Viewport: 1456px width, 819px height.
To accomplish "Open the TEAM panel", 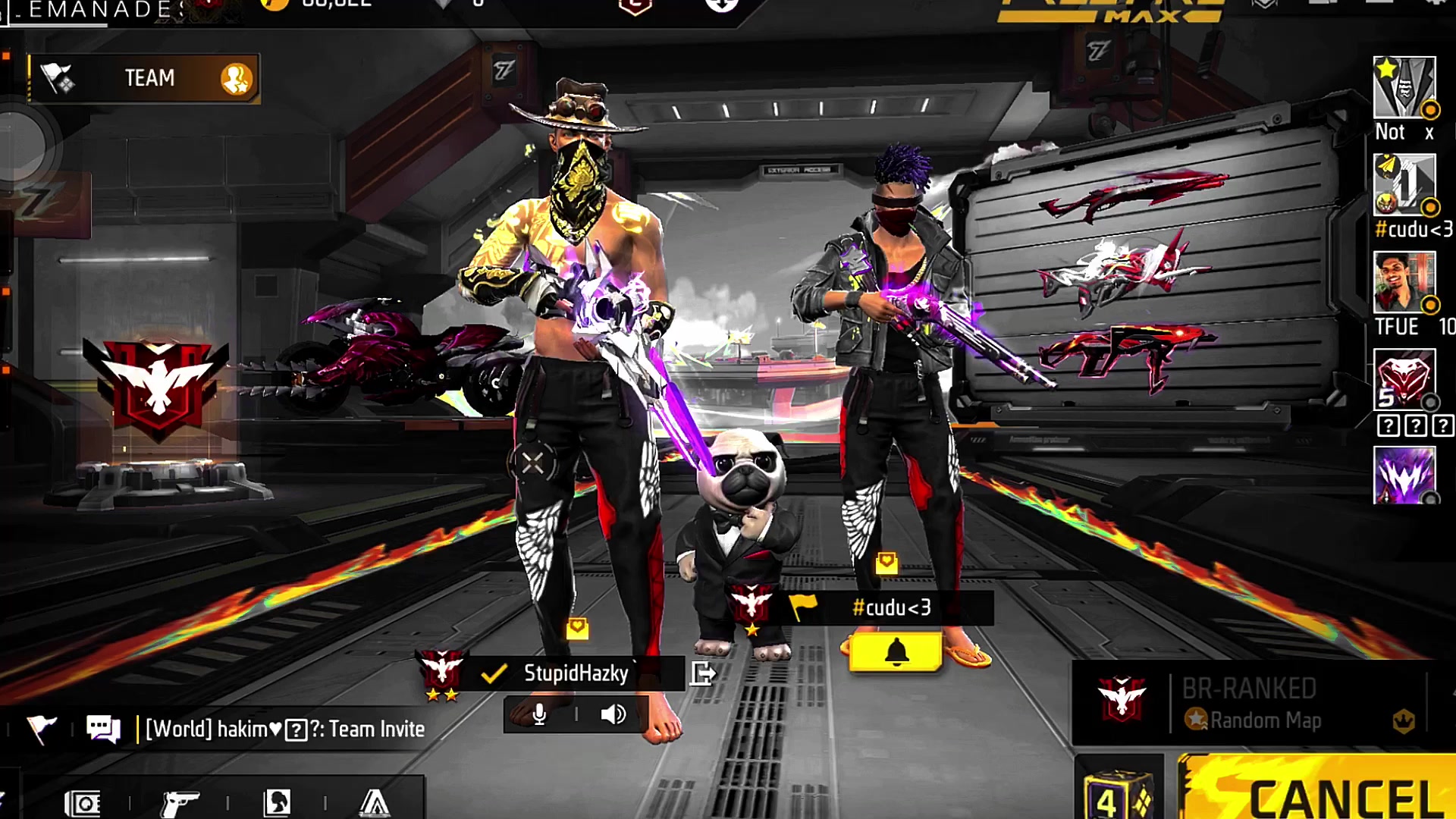I will point(144,78).
